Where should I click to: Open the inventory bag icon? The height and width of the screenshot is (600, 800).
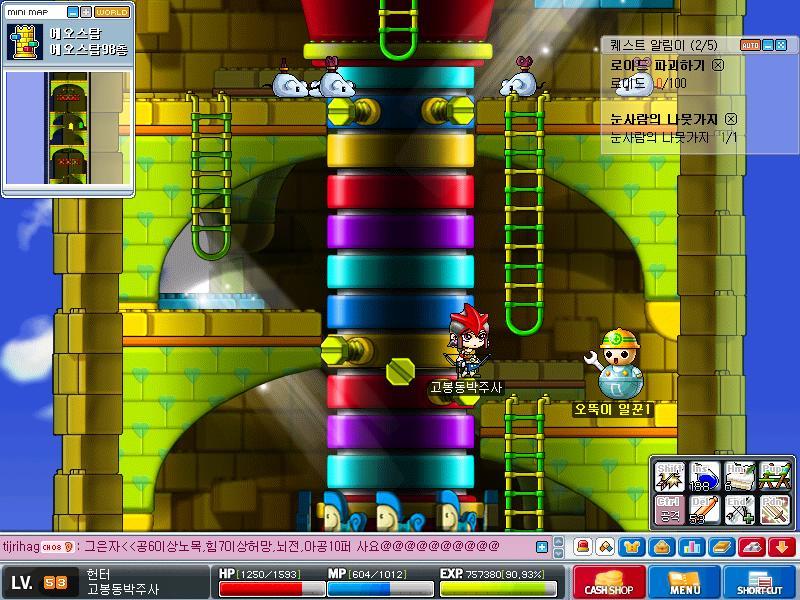click(662, 547)
